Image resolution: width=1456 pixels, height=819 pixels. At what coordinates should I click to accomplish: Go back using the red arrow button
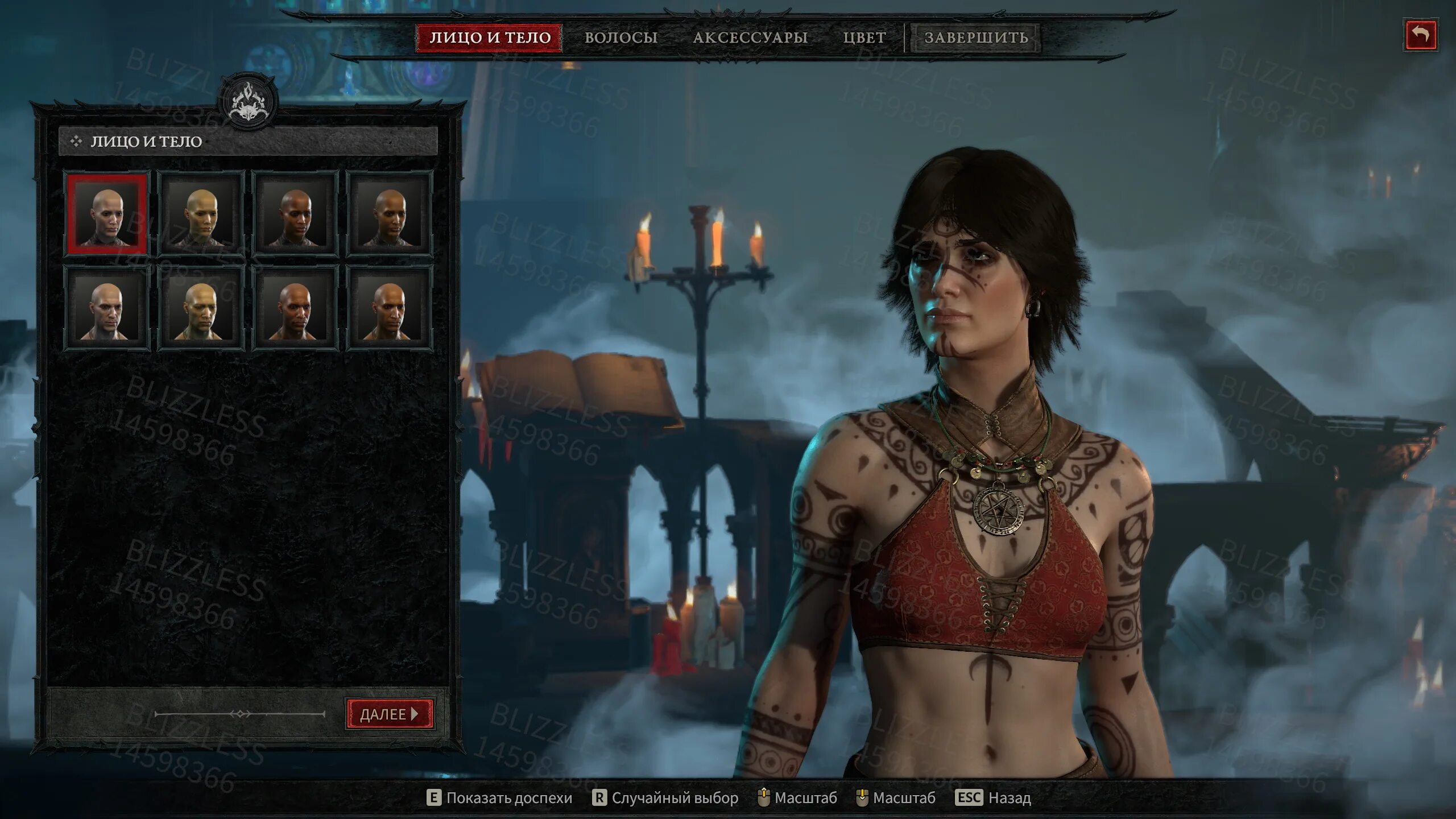(x=1420, y=35)
